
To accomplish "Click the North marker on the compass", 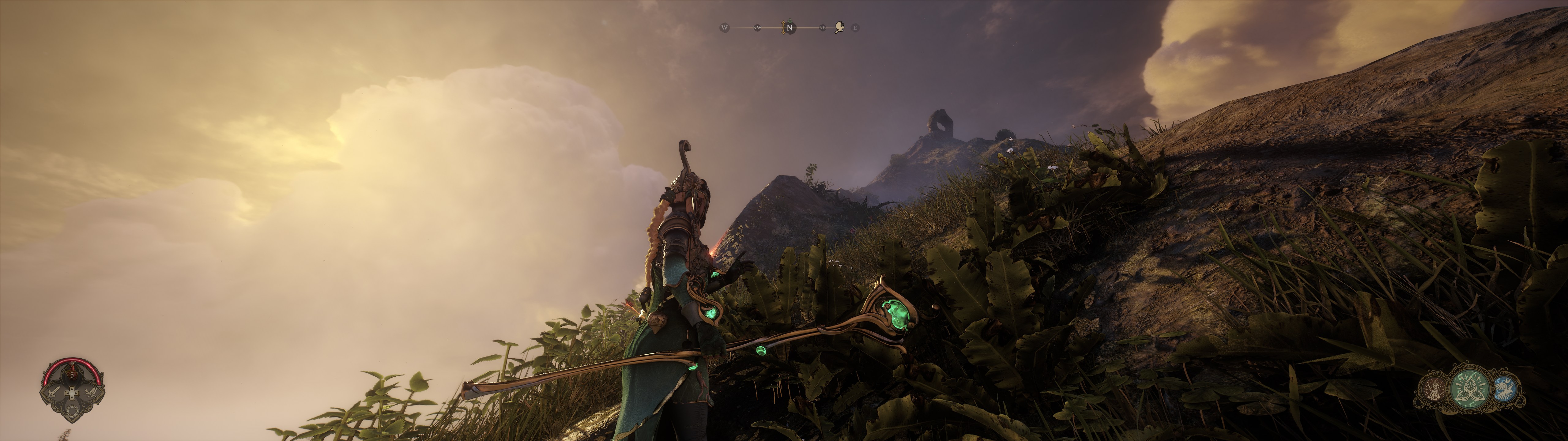I will point(789,28).
